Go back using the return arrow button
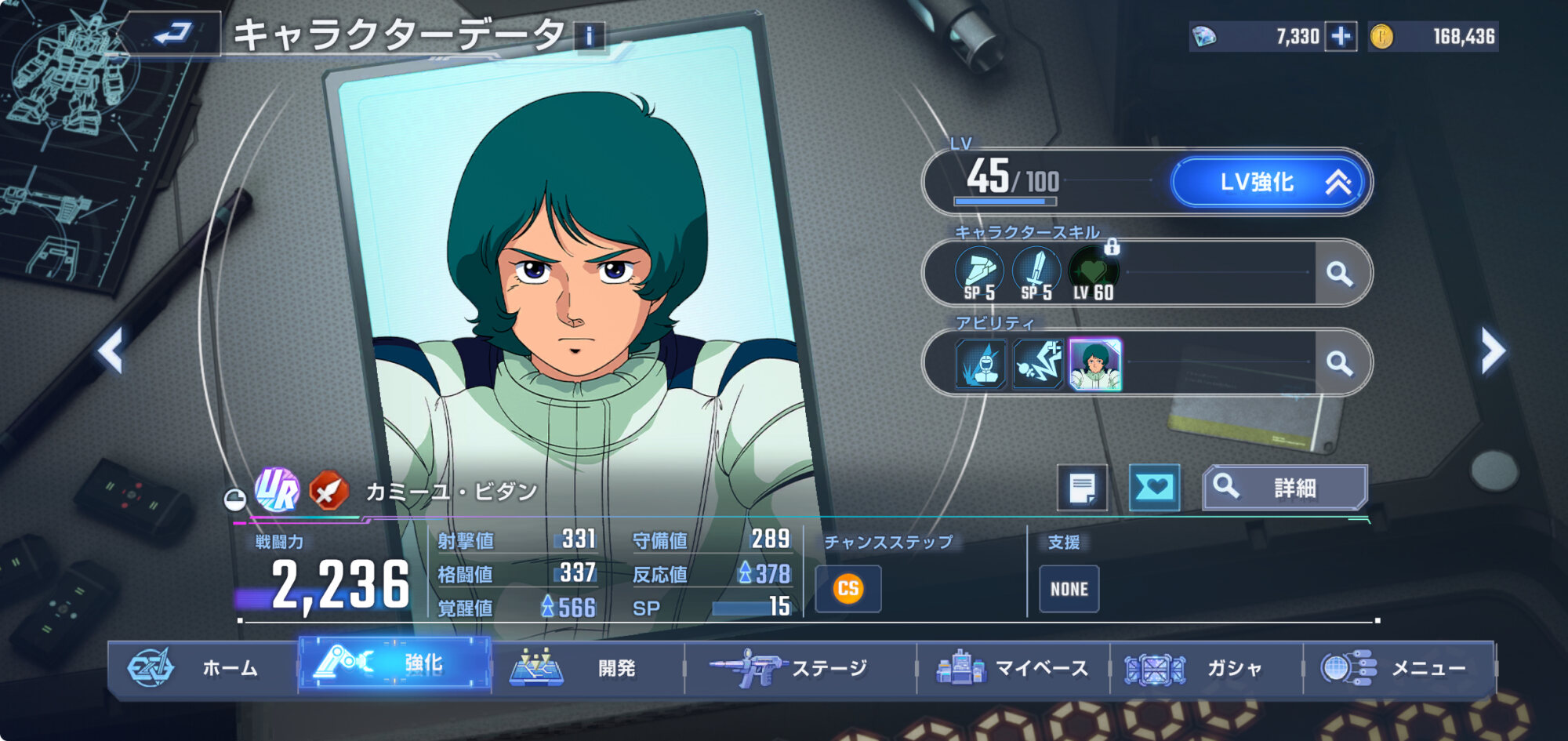 (x=173, y=34)
